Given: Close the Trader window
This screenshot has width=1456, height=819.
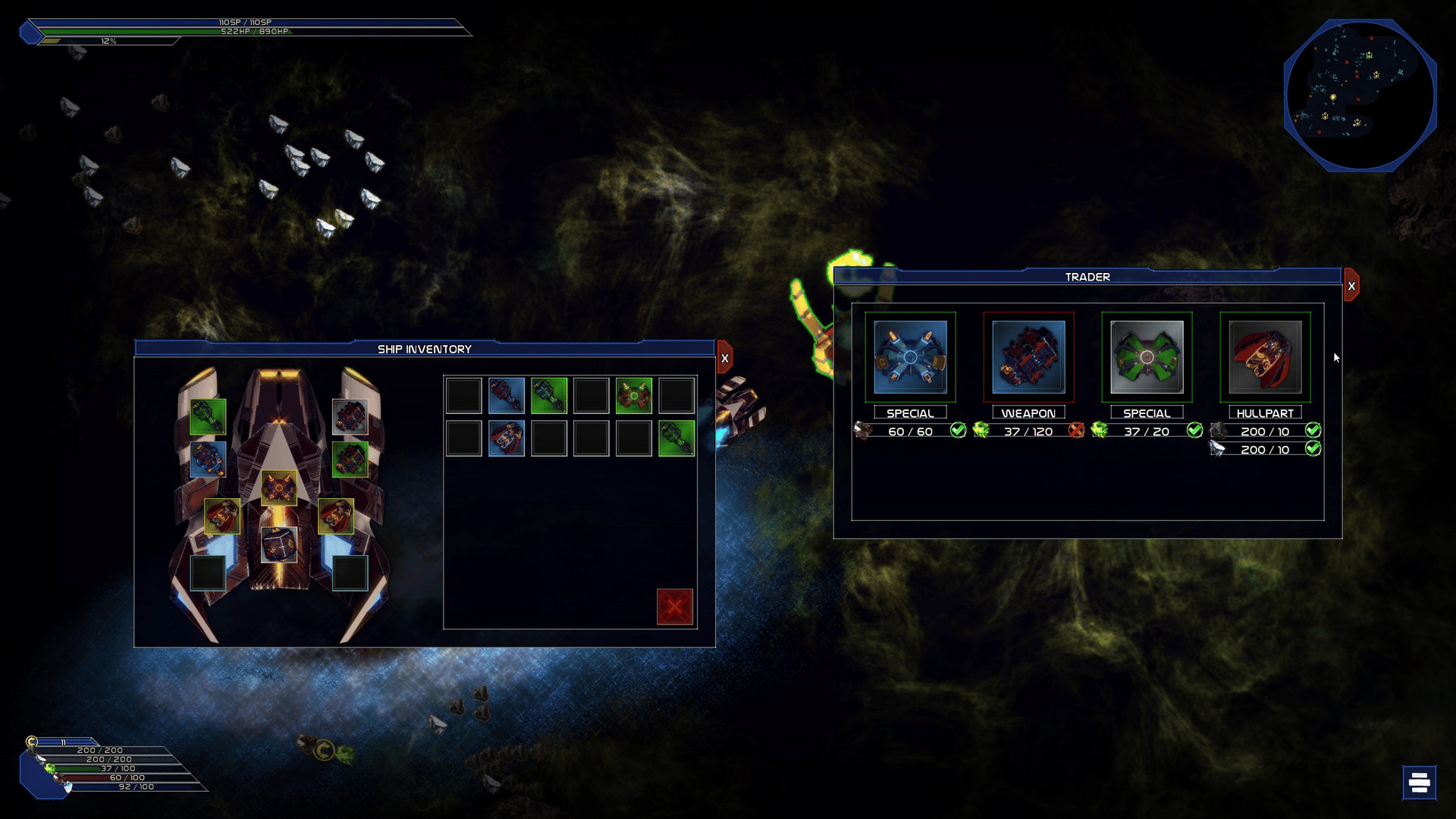Looking at the screenshot, I should 1351,286.
